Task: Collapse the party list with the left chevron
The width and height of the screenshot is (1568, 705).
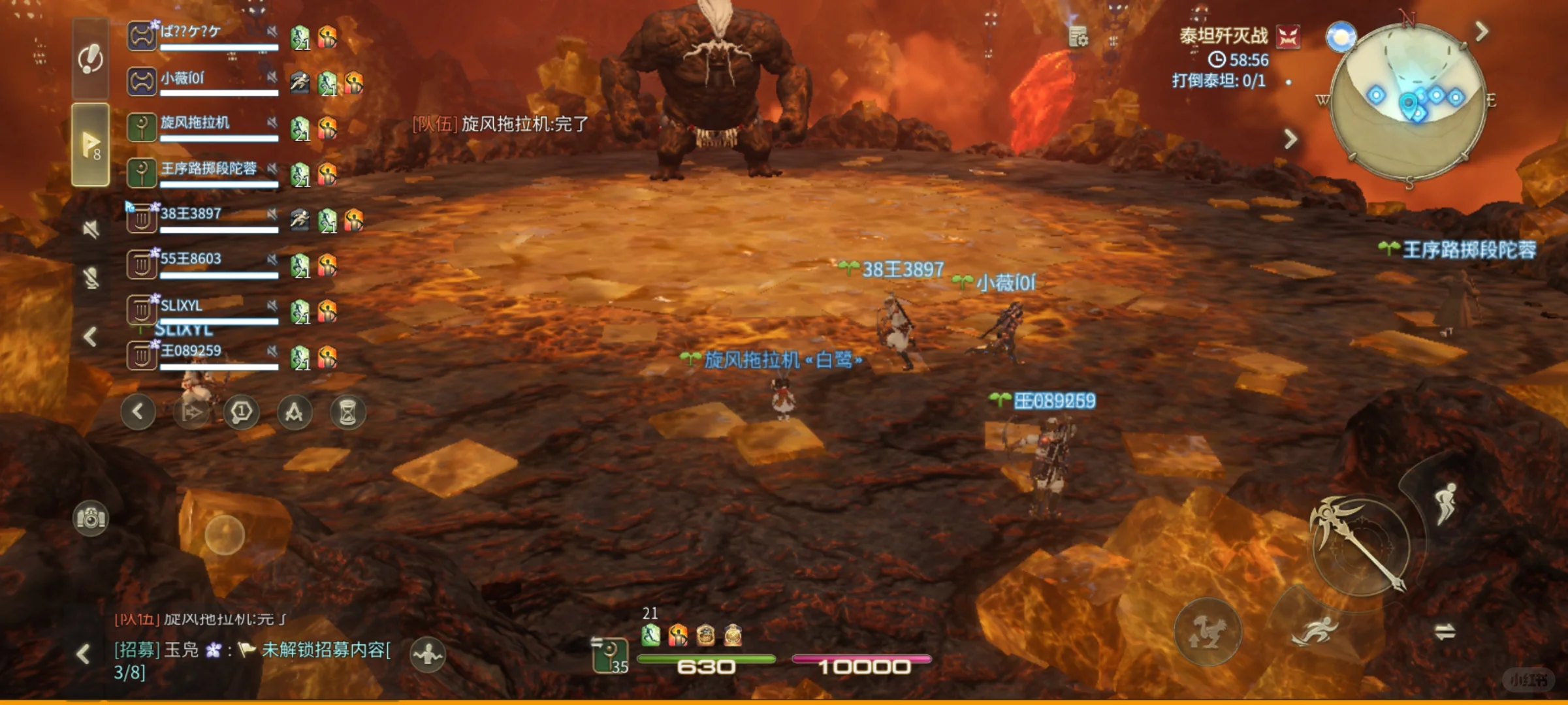Action: (x=89, y=335)
